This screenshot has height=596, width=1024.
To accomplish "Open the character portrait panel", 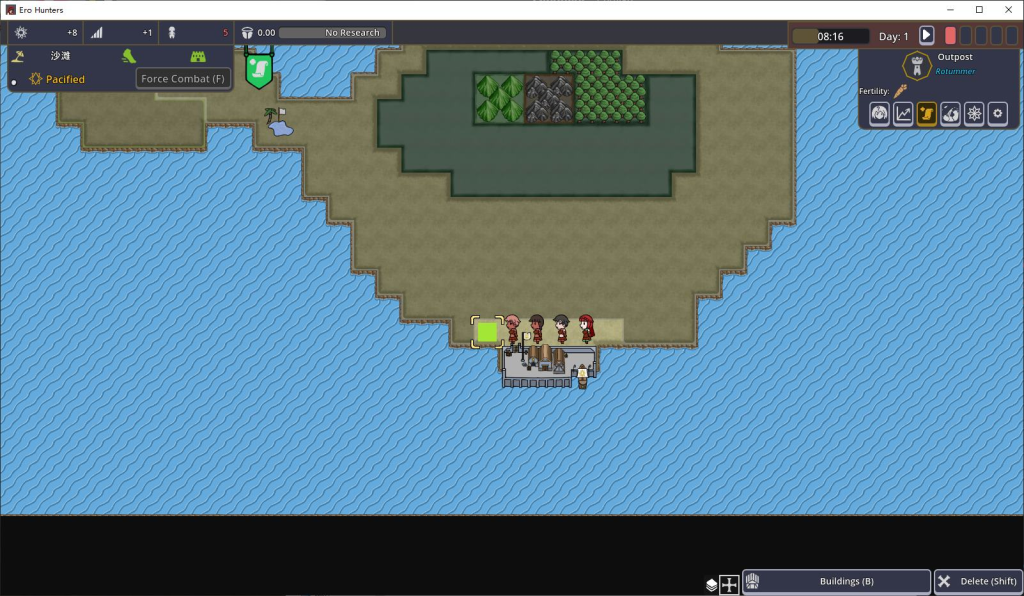I will [x=879, y=114].
